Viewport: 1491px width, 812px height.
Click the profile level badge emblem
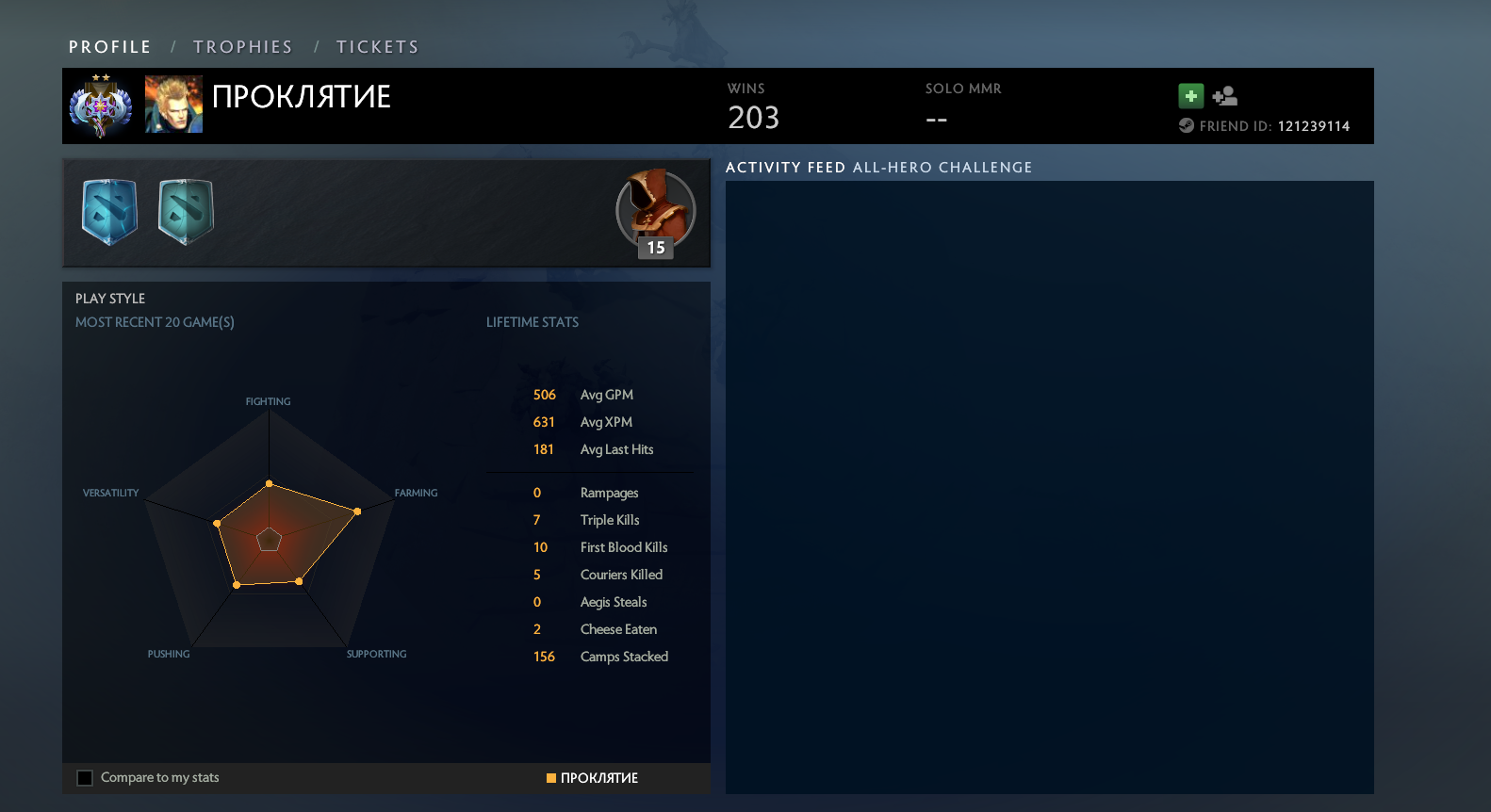tap(101, 106)
